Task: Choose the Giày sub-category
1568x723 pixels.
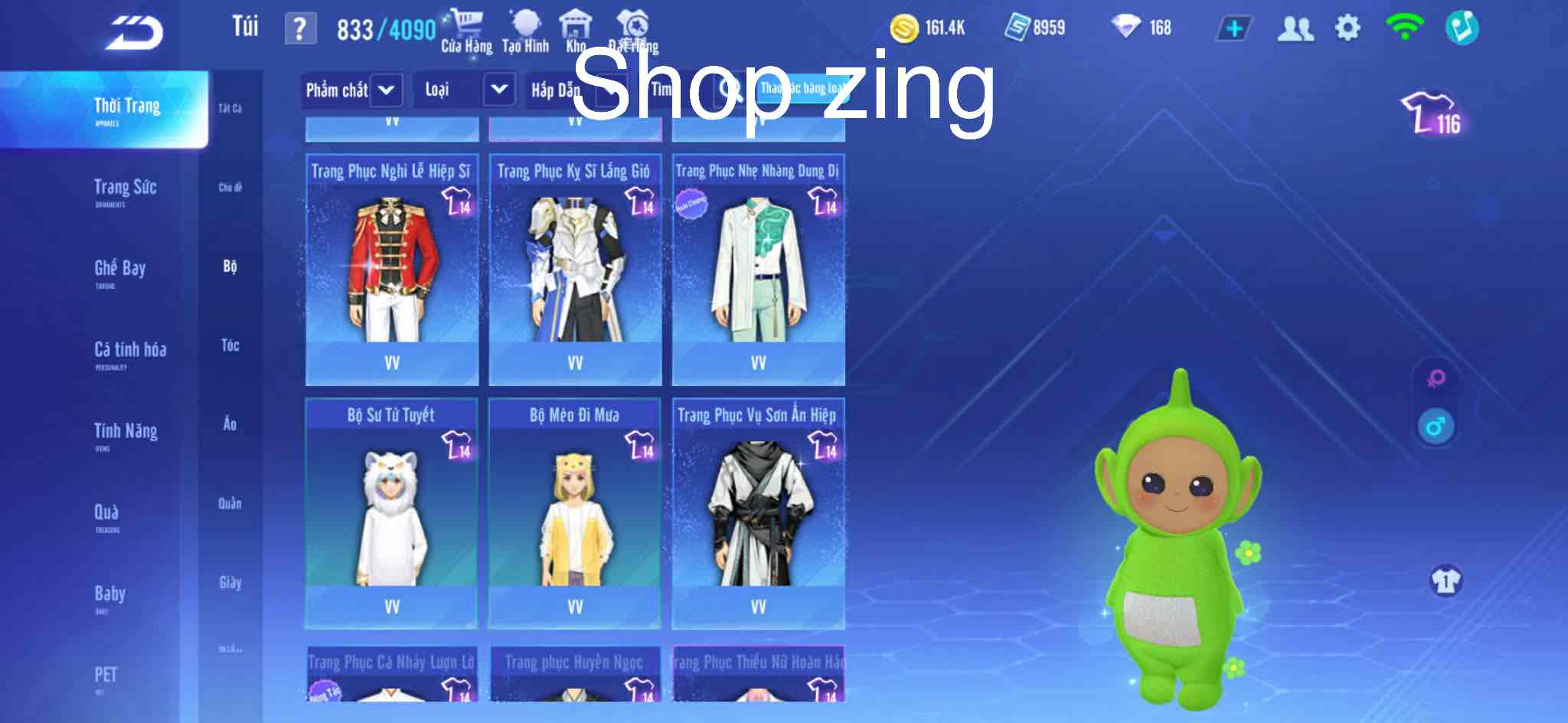Action: [x=230, y=583]
